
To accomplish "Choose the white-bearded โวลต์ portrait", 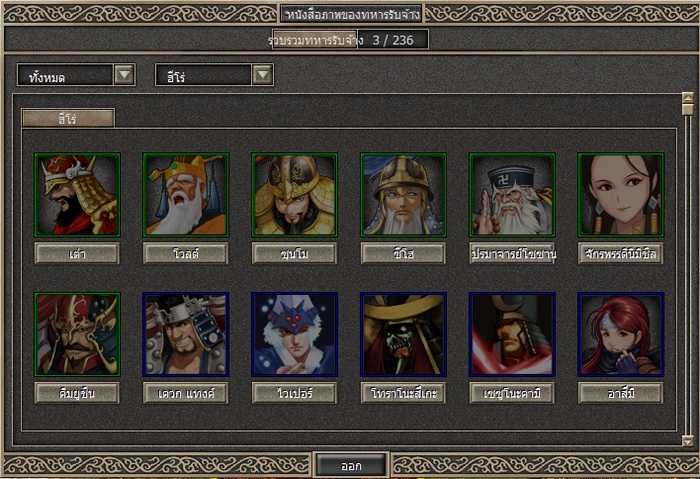I will pyautogui.click(x=186, y=195).
